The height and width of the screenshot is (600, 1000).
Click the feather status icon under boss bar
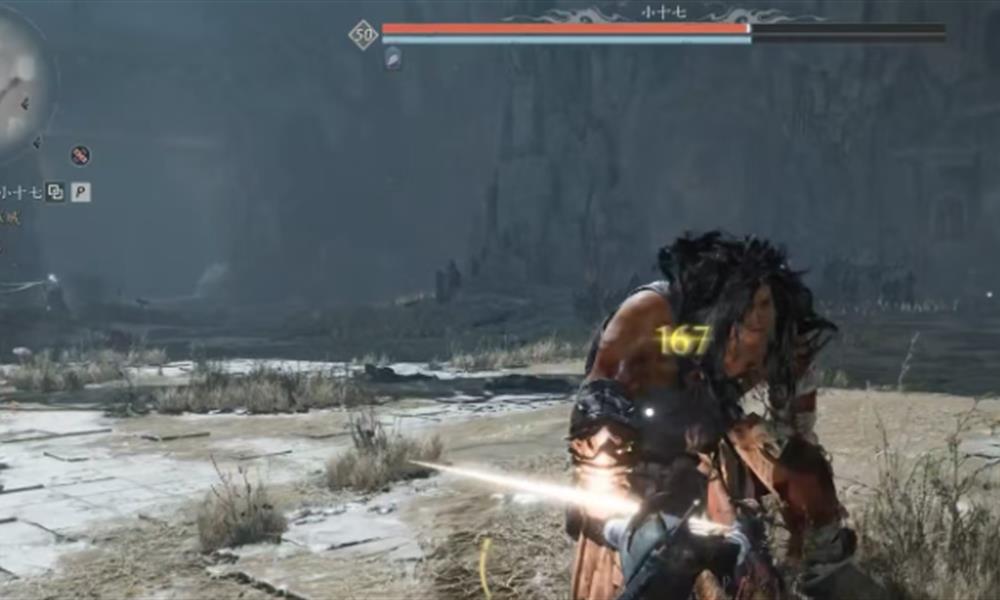coord(393,59)
